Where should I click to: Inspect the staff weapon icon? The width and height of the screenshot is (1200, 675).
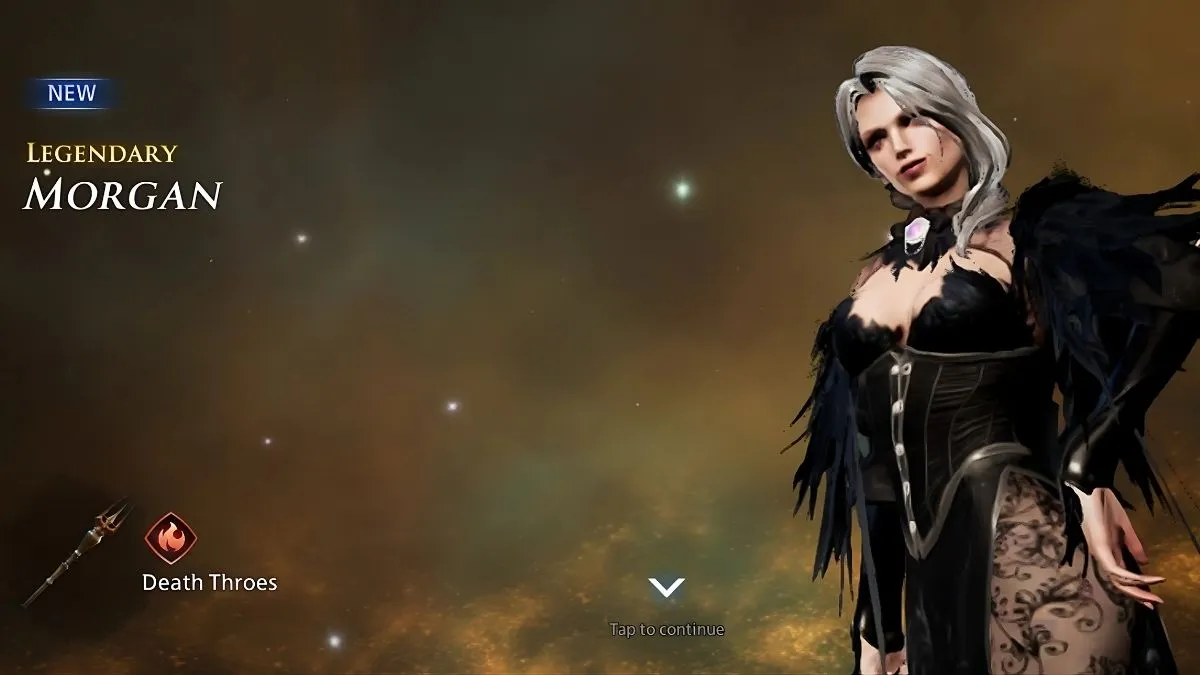click(x=78, y=551)
